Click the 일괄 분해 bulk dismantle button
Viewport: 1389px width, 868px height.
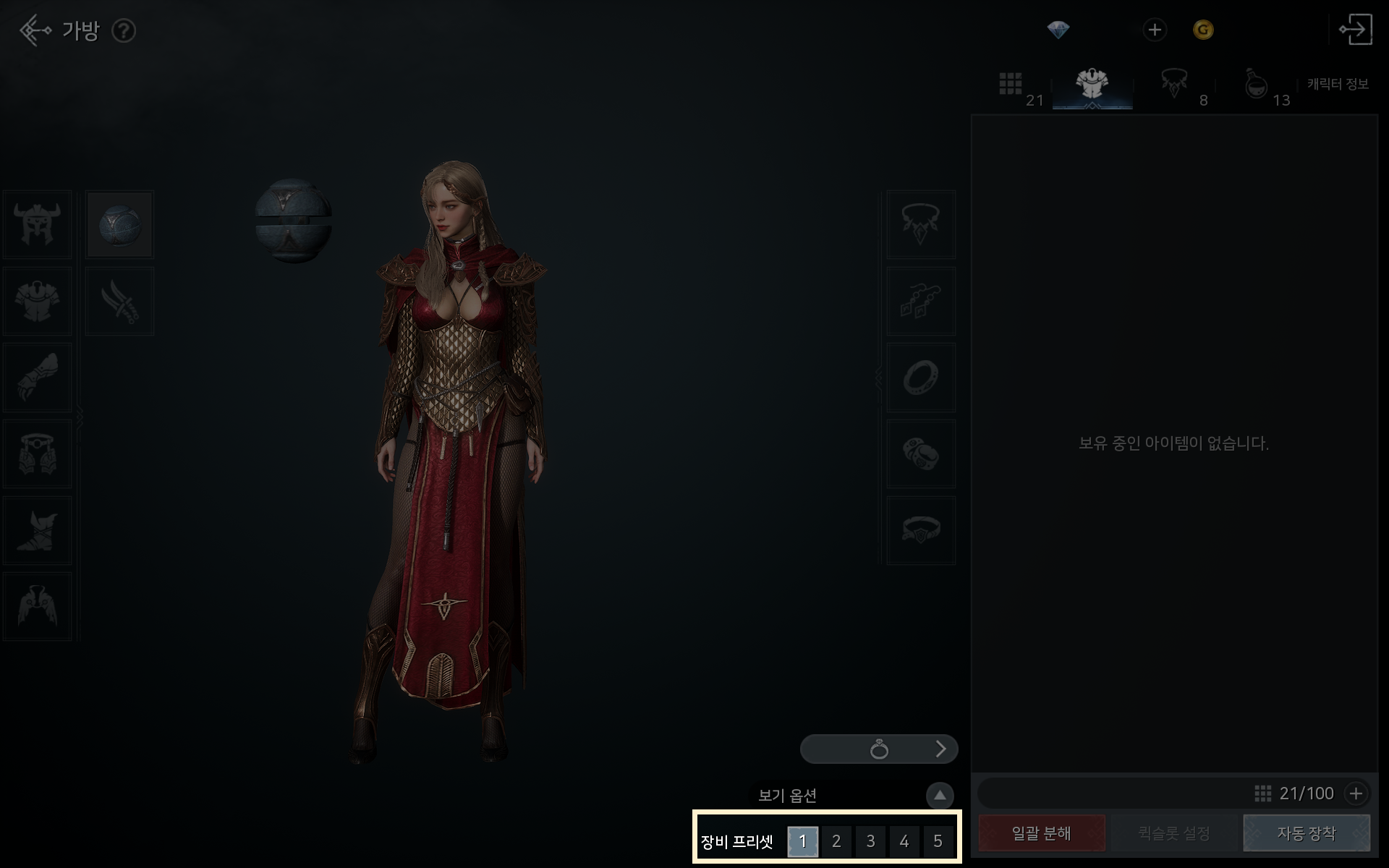click(1042, 833)
